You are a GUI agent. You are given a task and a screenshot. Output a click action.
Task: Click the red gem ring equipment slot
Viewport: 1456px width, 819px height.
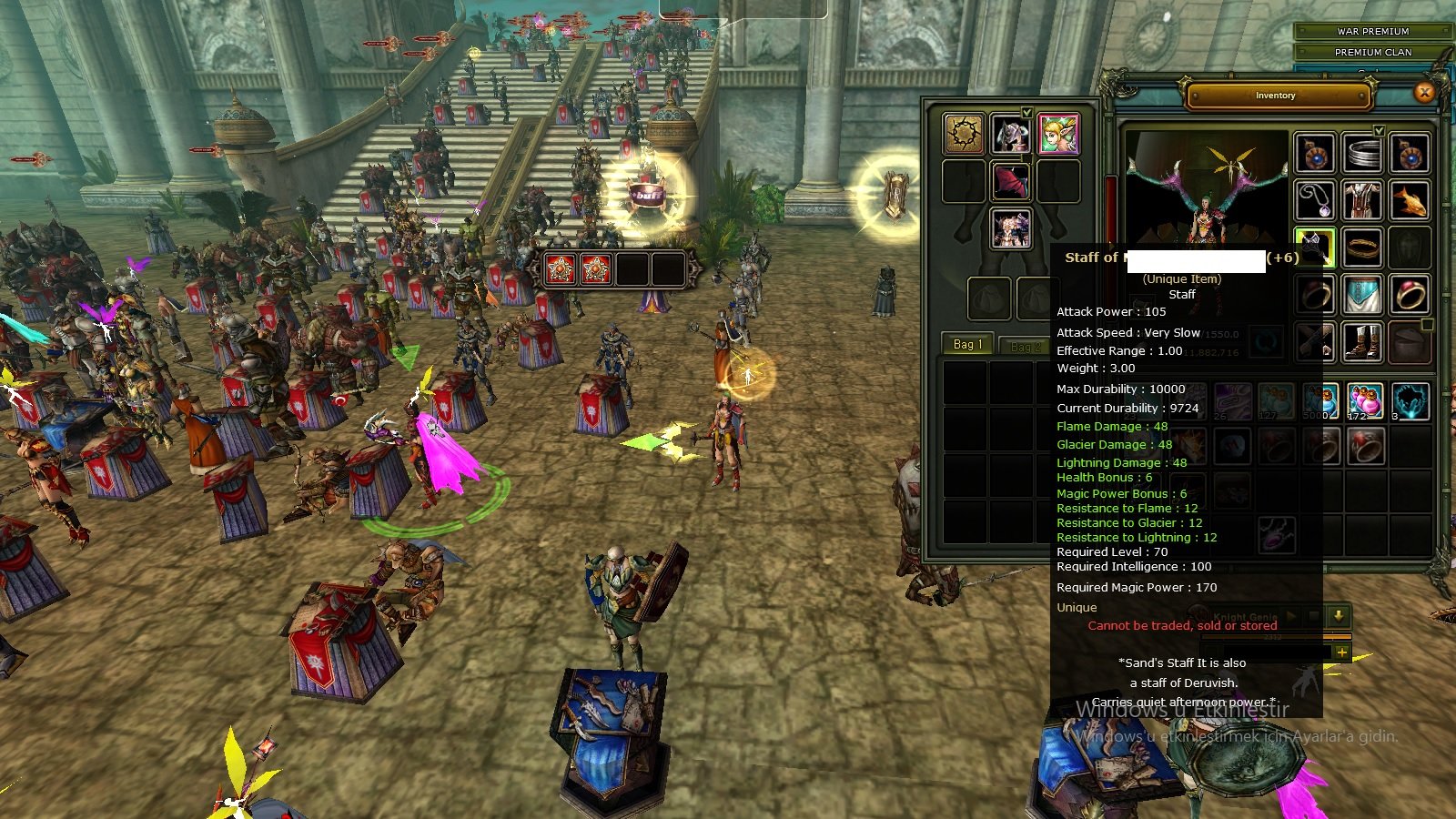[1410, 292]
